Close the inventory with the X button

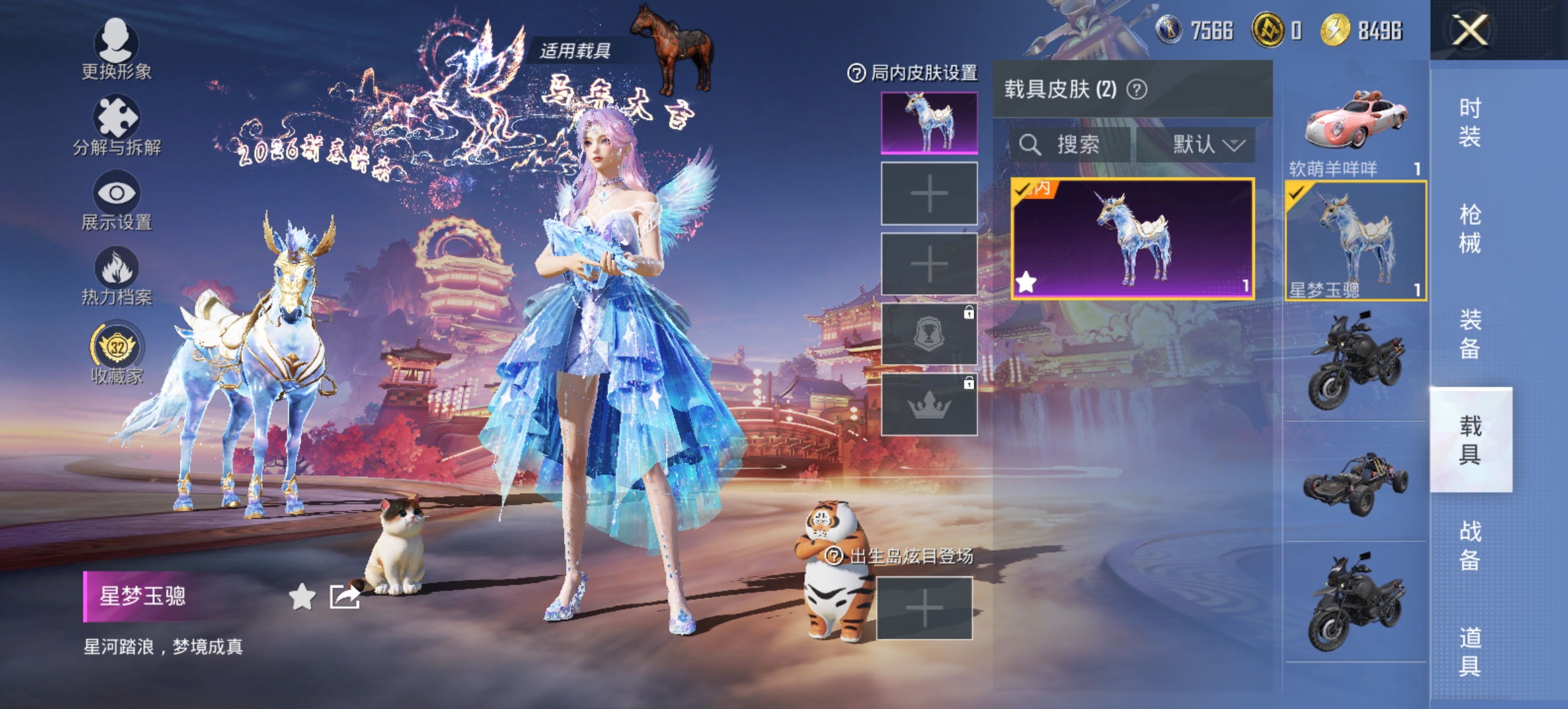coord(1470,30)
